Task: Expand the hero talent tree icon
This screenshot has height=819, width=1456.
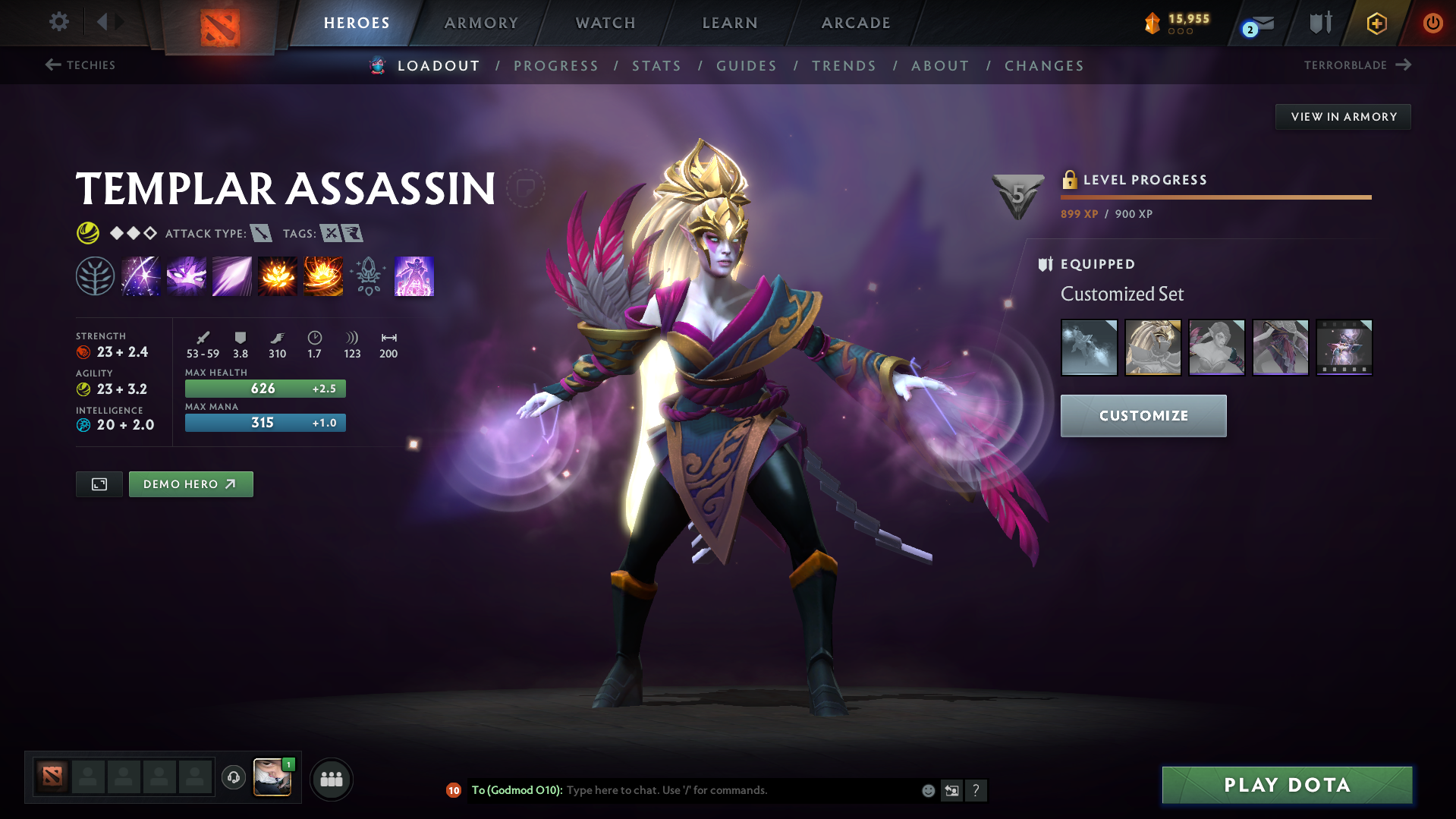Action: (x=95, y=276)
